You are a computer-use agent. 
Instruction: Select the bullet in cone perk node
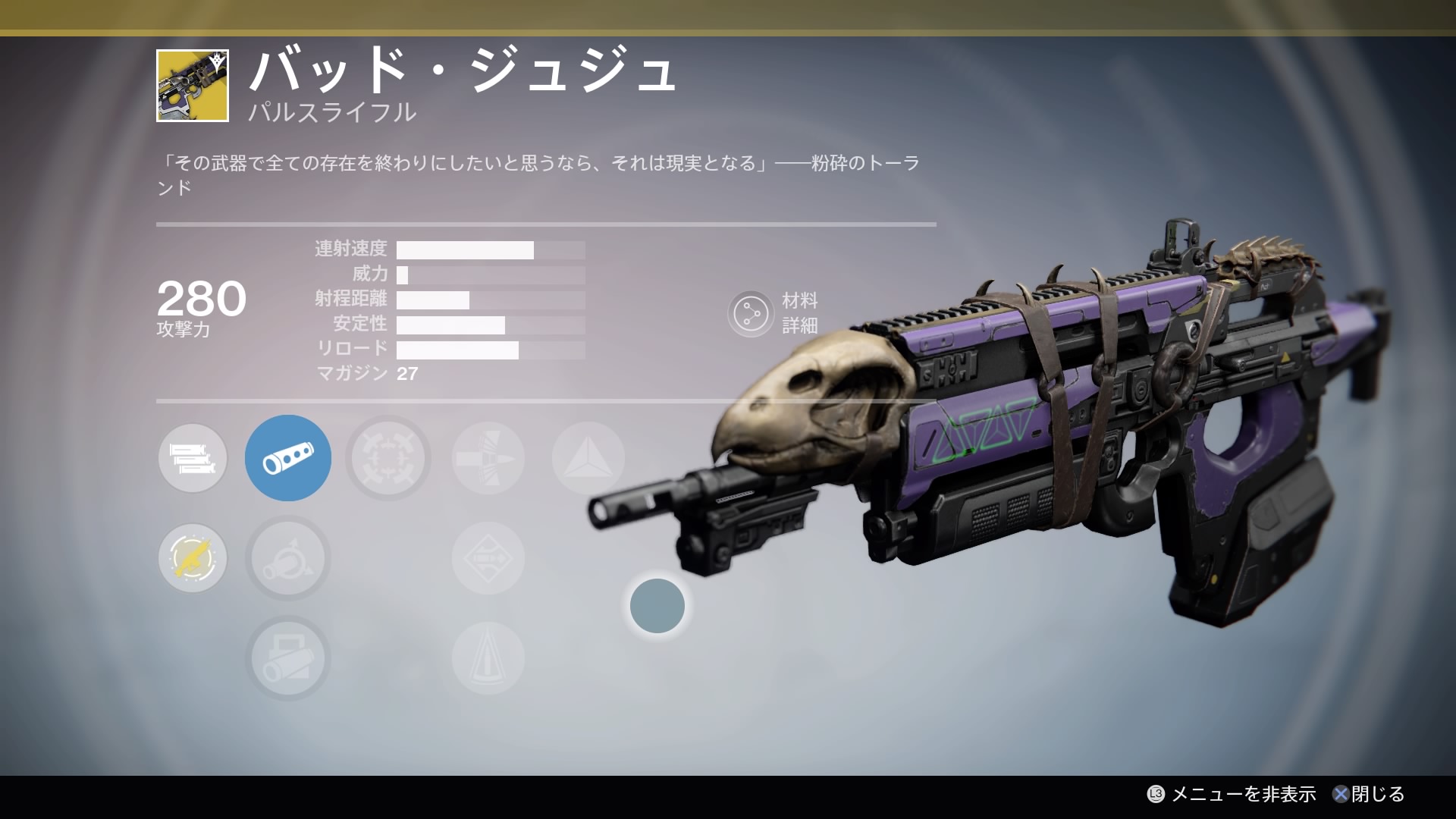488,658
